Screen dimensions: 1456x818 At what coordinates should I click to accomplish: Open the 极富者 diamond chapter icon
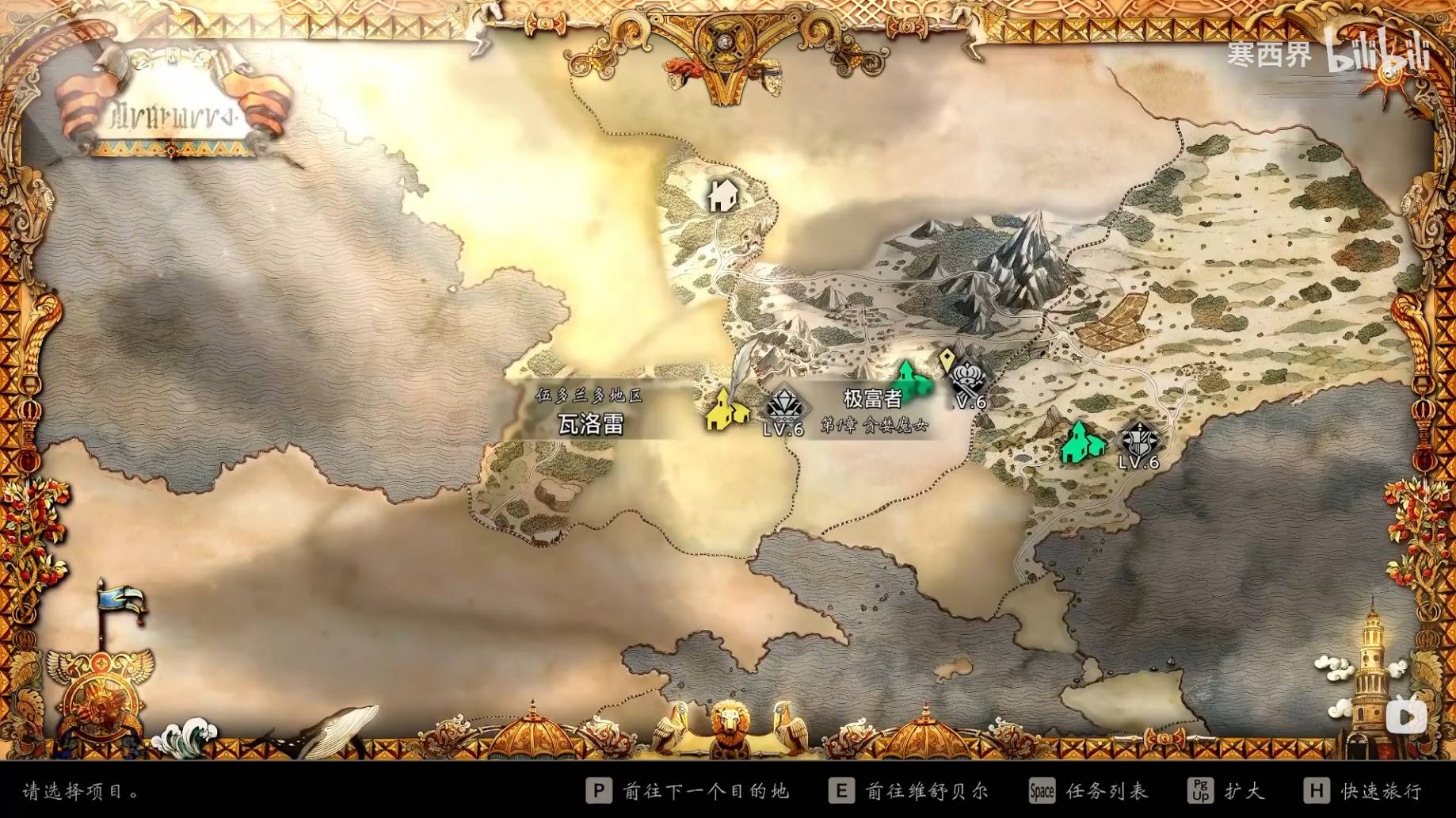(784, 405)
